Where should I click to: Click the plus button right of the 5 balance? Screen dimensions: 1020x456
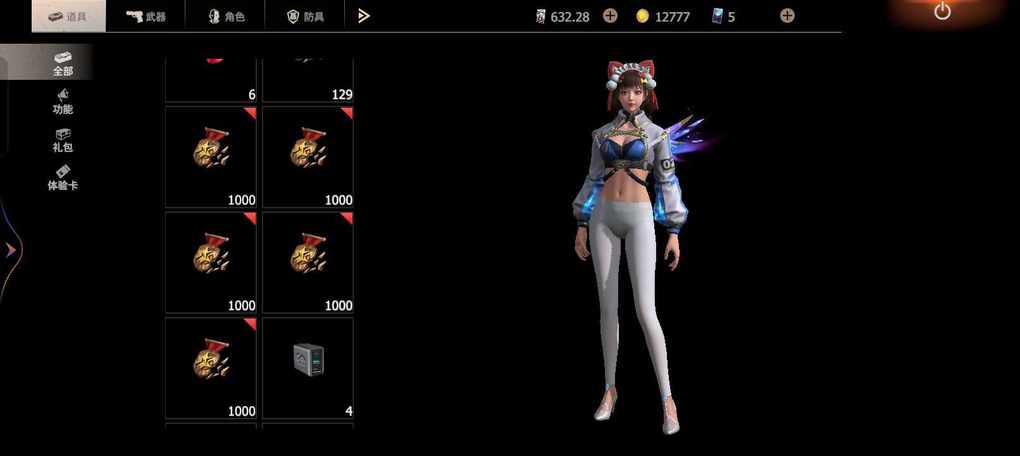click(787, 16)
